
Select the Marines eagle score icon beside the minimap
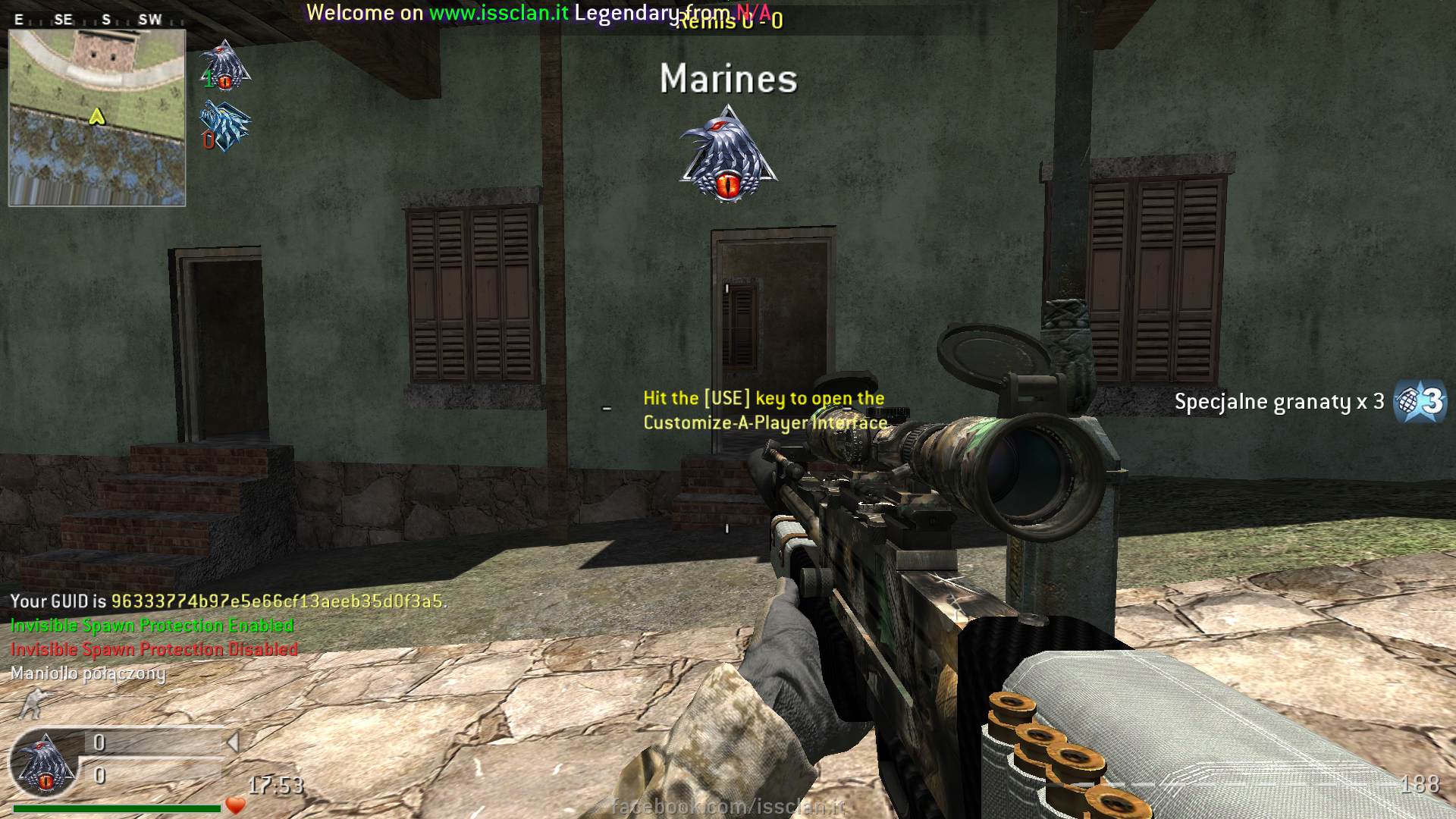point(224,65)
